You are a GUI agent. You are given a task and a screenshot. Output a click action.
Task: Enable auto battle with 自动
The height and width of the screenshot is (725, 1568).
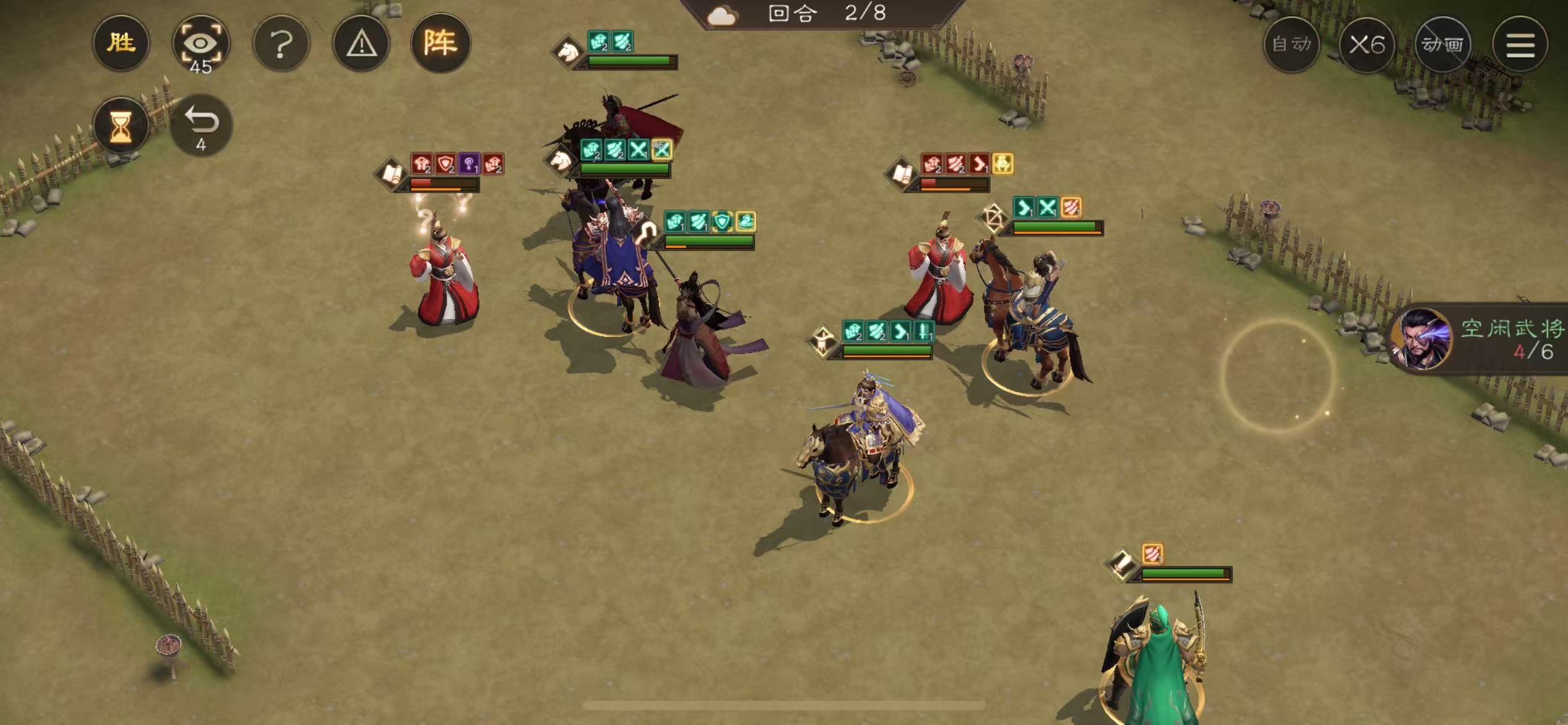[x=1291, y=45]
